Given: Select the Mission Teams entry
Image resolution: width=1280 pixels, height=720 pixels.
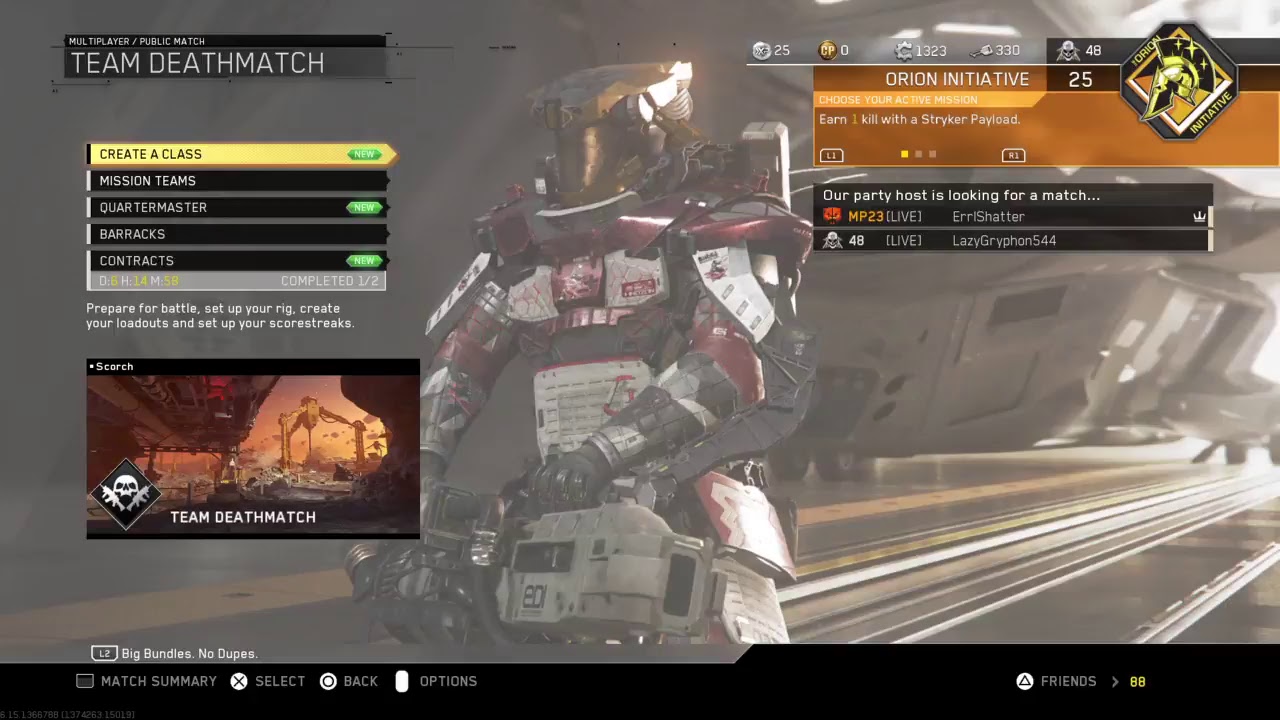Looking at the screenshot, I should [x=238, y=181].
